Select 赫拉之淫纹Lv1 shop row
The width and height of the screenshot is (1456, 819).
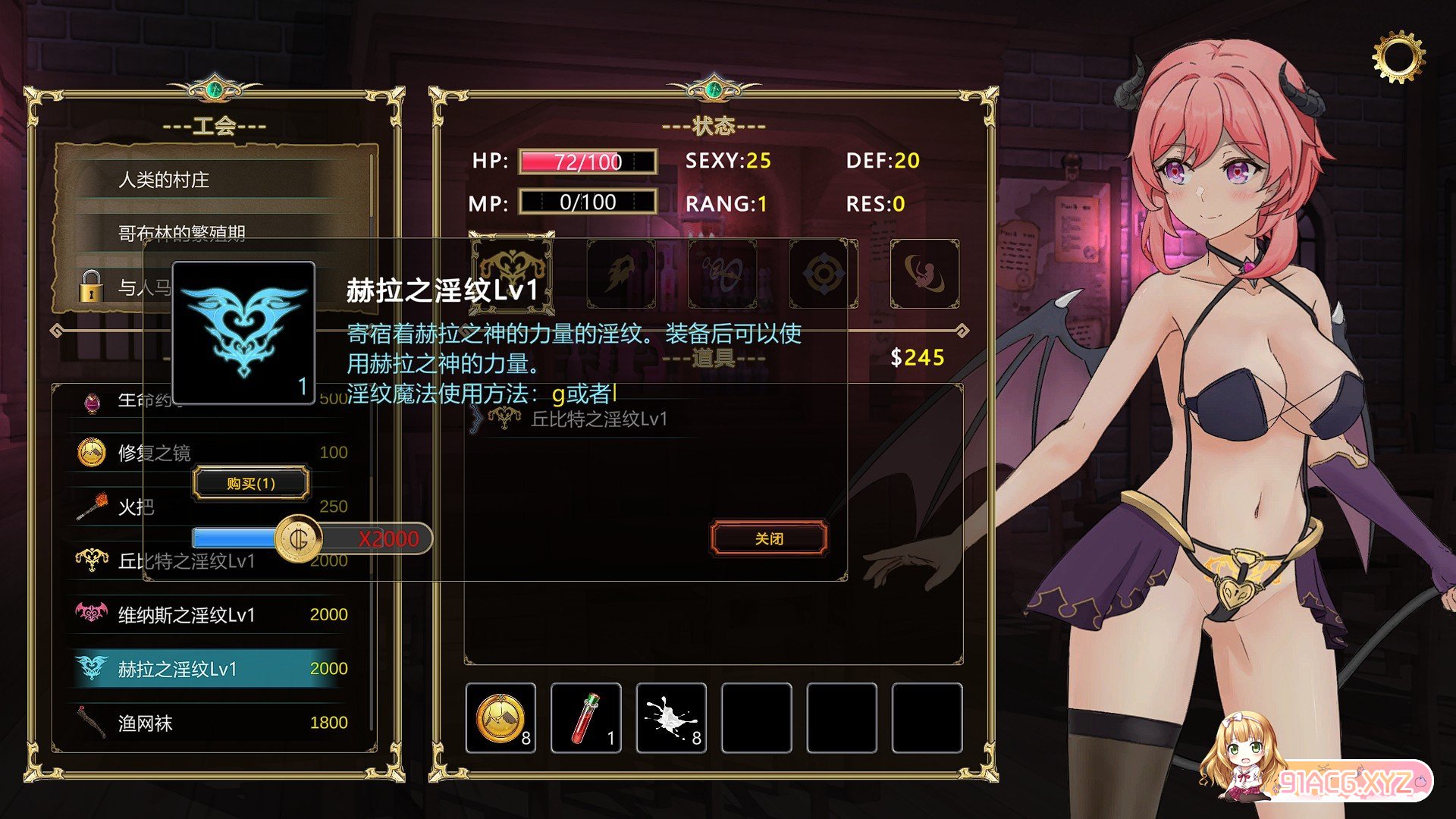pos(177,669)
